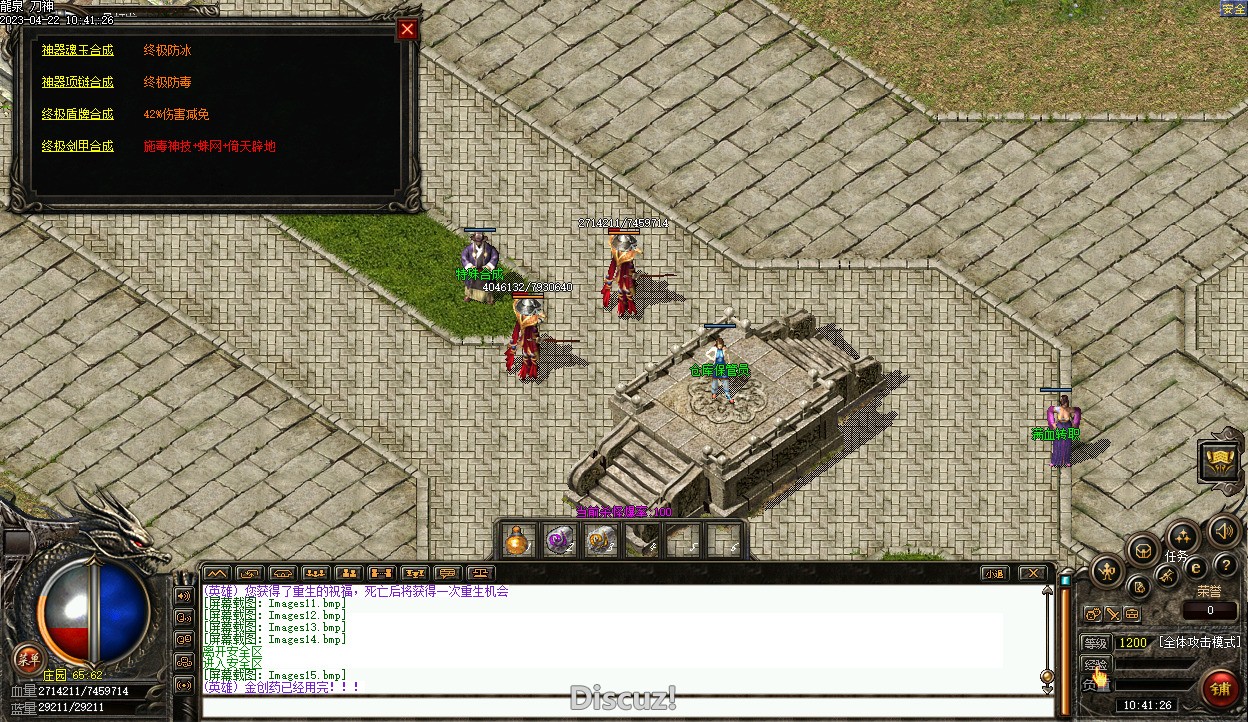Screen dimensions: 1248x722
Task: Open the 终极盾牌合成 option
Action: 78,114
